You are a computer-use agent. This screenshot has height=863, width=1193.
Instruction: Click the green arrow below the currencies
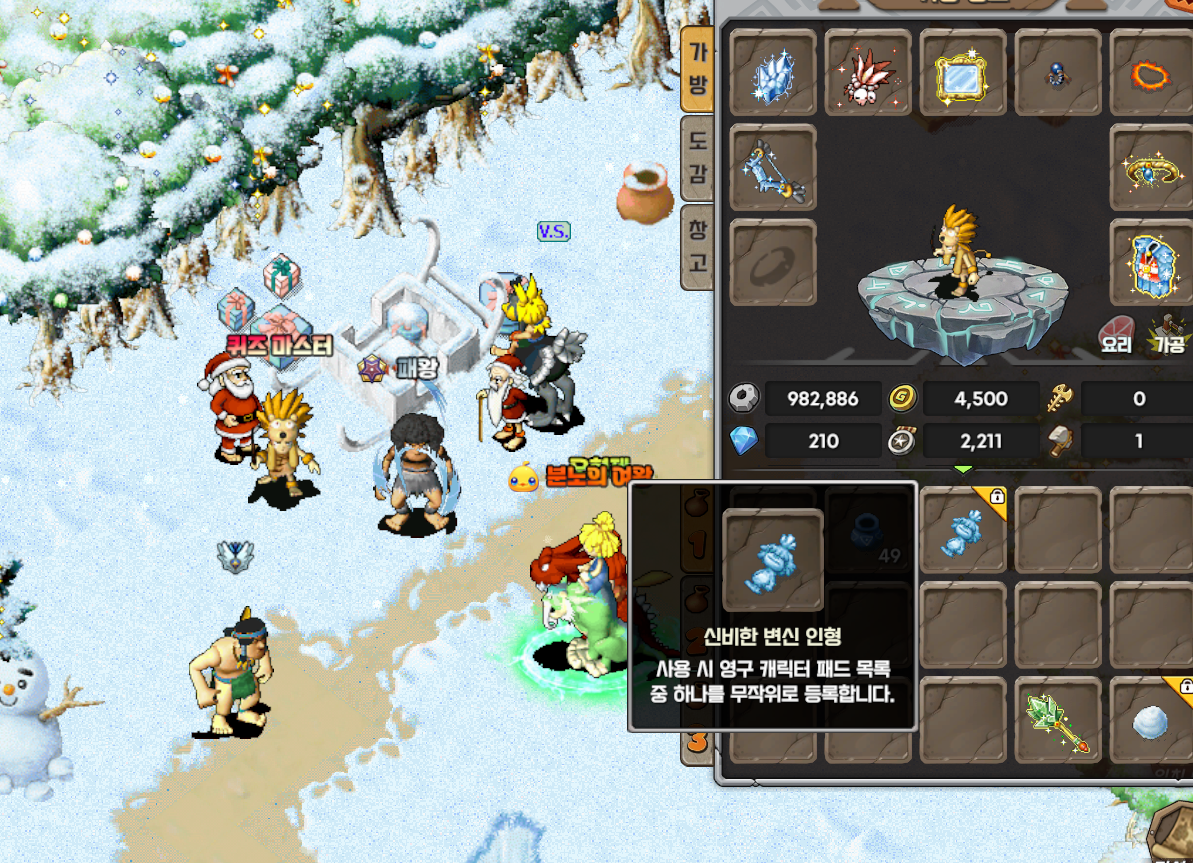pyautogui.click(x=963, y=468)
